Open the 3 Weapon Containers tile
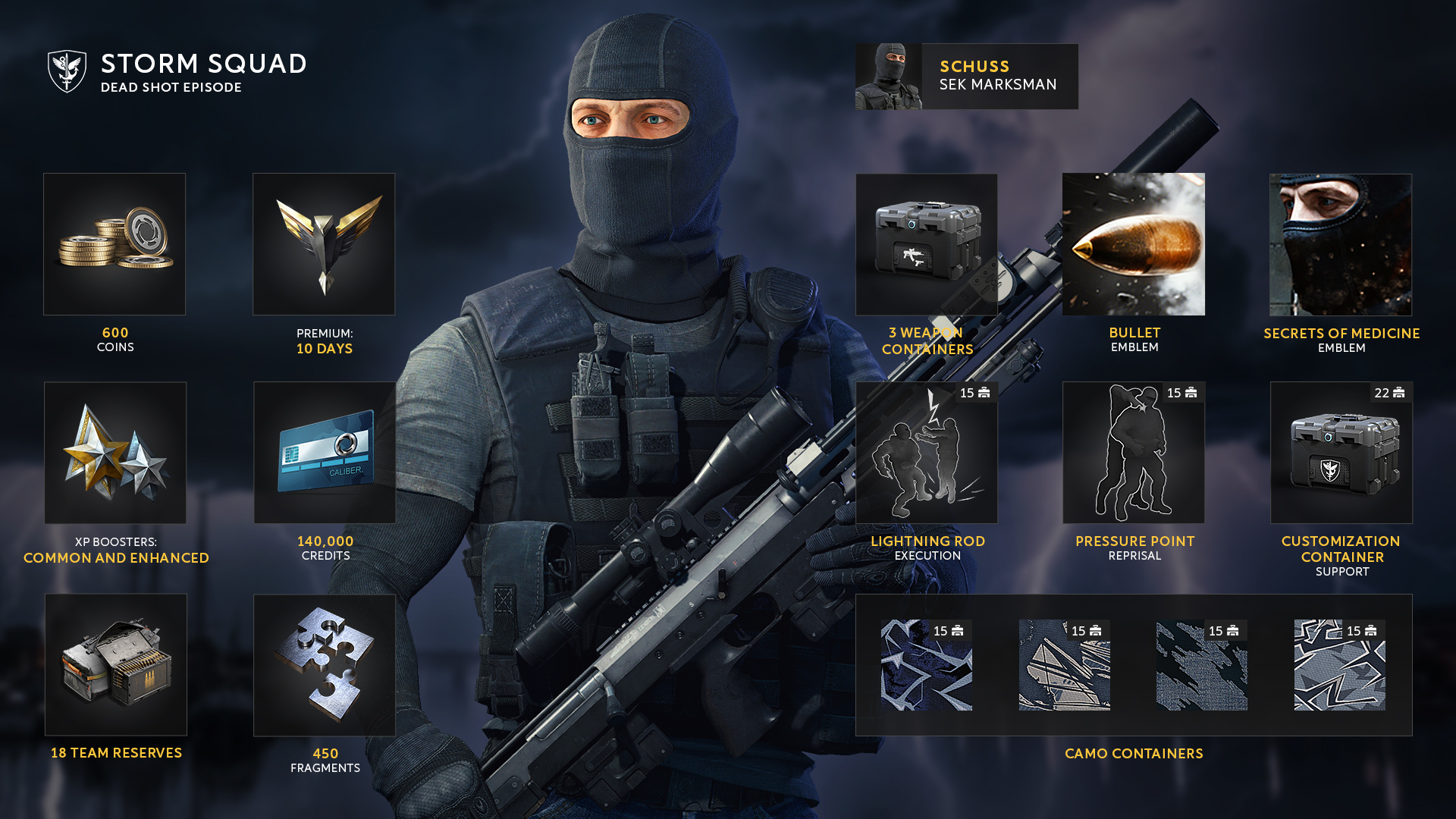Screen dimensions: 1456x819 tap(927, 244)
